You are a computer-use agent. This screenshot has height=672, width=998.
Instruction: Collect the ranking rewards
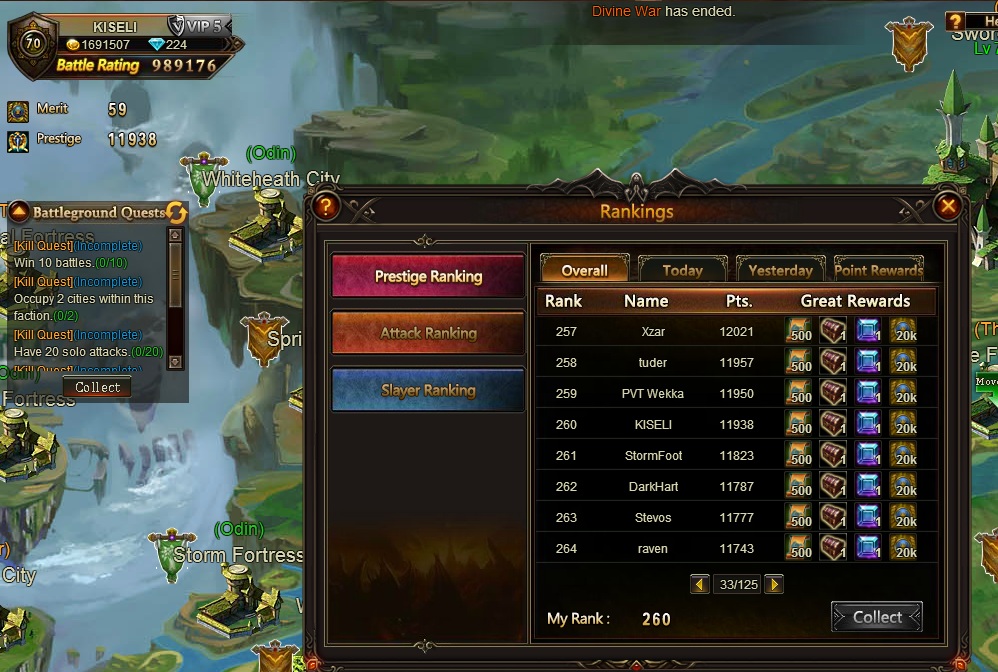877,617
